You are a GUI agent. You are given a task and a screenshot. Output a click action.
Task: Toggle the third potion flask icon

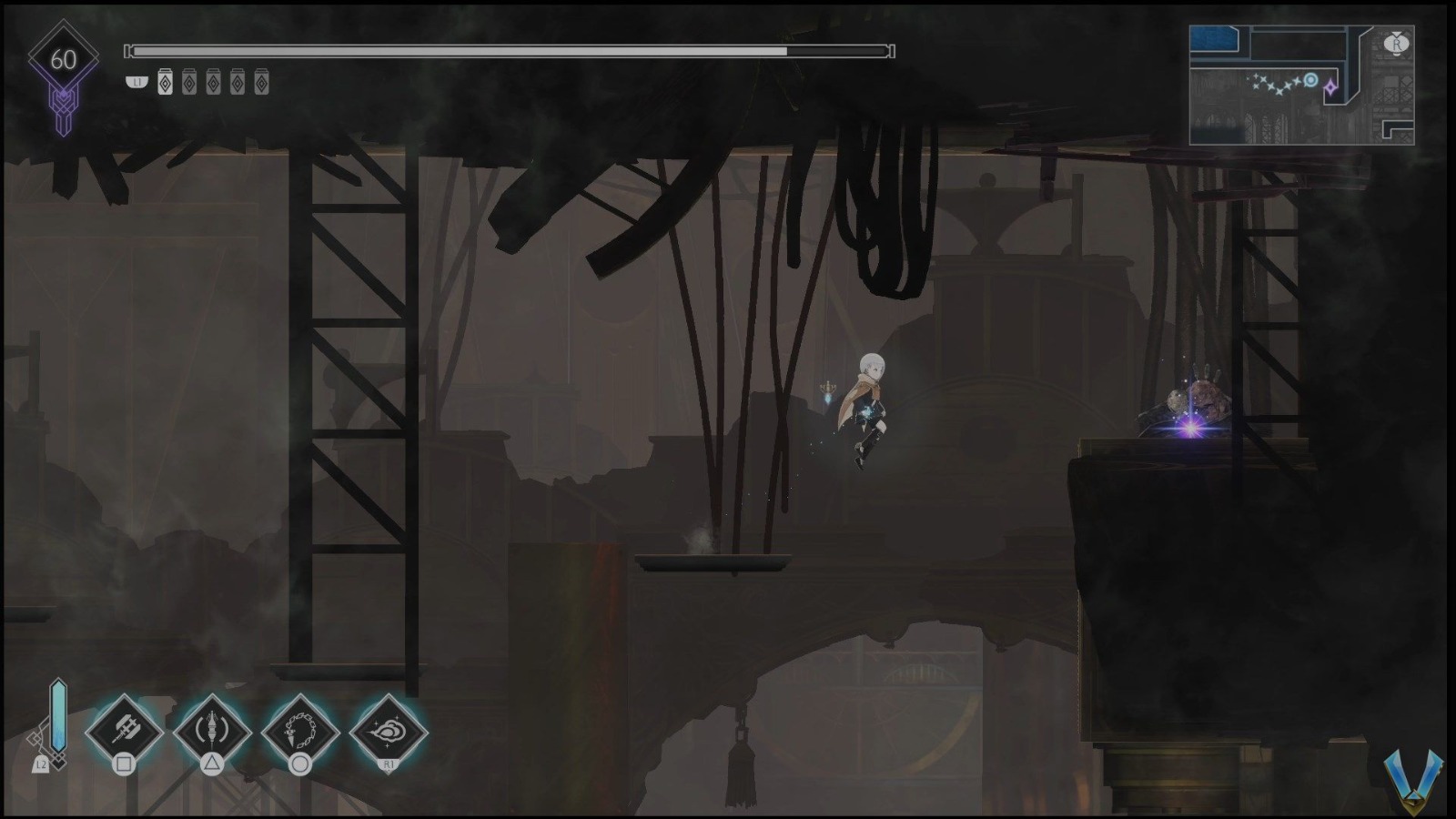point(213,82)
